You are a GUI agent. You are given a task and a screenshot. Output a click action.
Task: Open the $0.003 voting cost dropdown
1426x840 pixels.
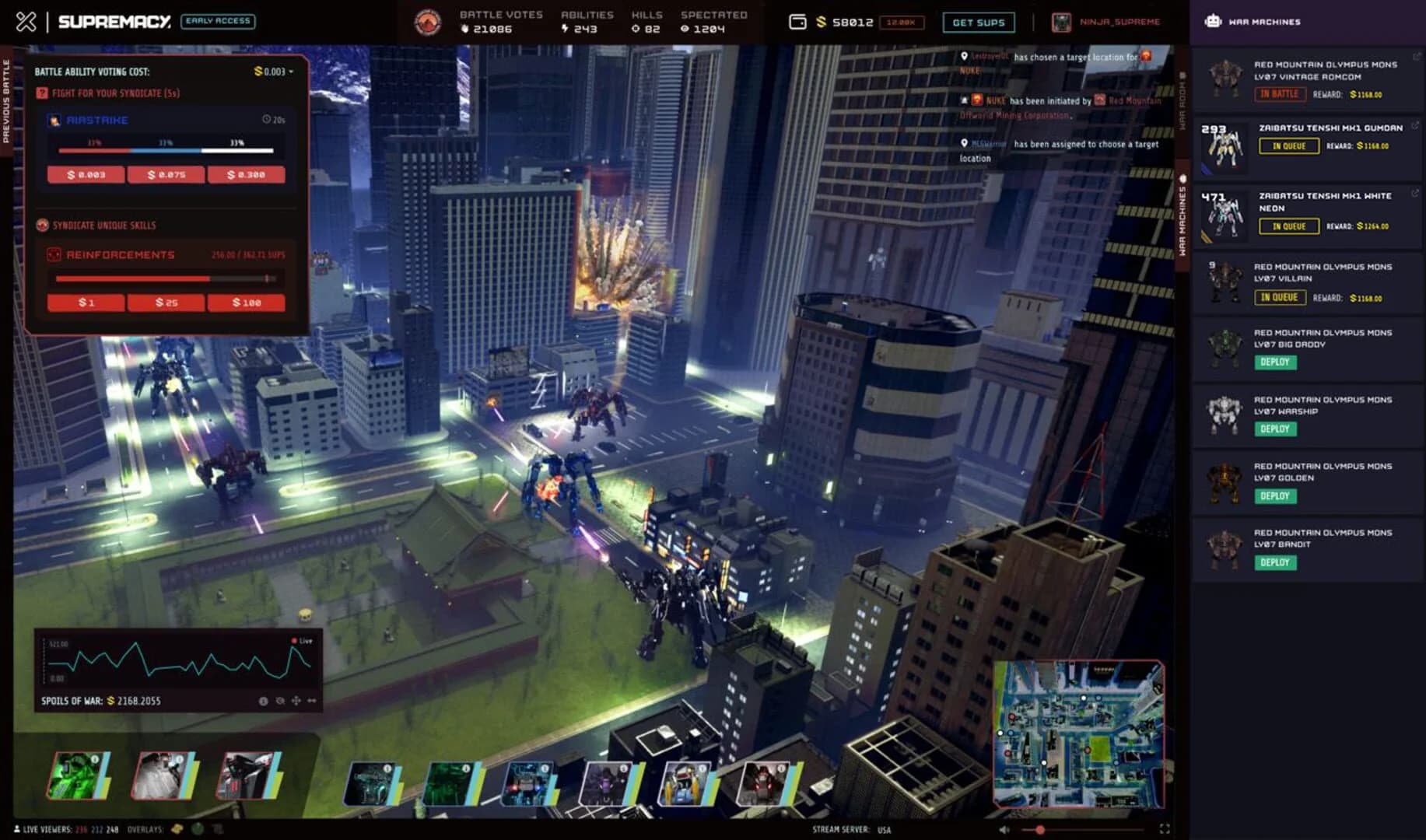pyautogui.click(x=273, y=71)
